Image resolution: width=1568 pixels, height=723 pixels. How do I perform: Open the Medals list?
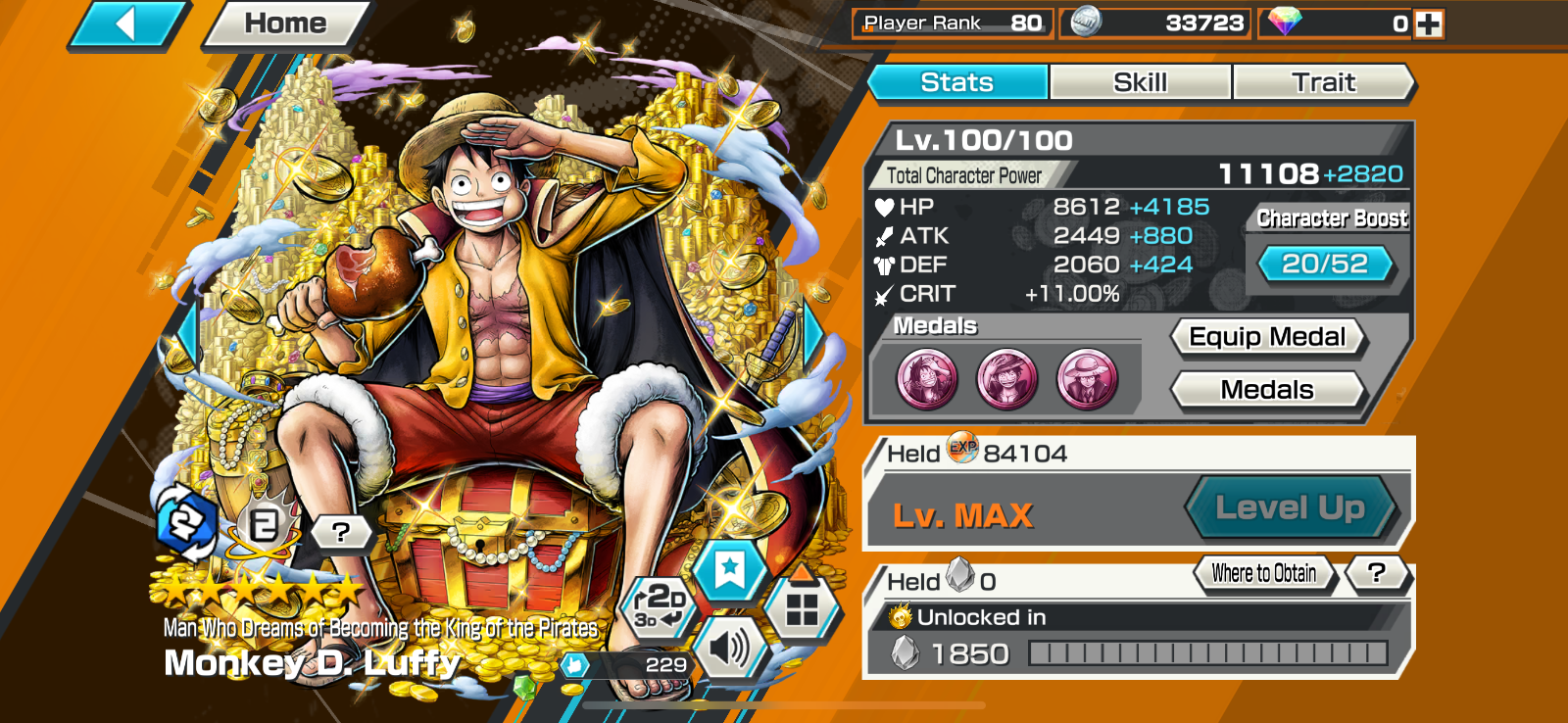pos(1266,390)
